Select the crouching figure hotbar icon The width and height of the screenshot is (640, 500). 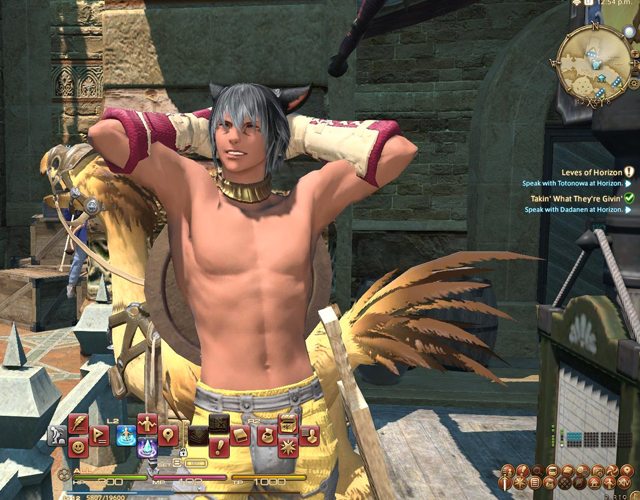pyautogui.click(x=57, y=435)
